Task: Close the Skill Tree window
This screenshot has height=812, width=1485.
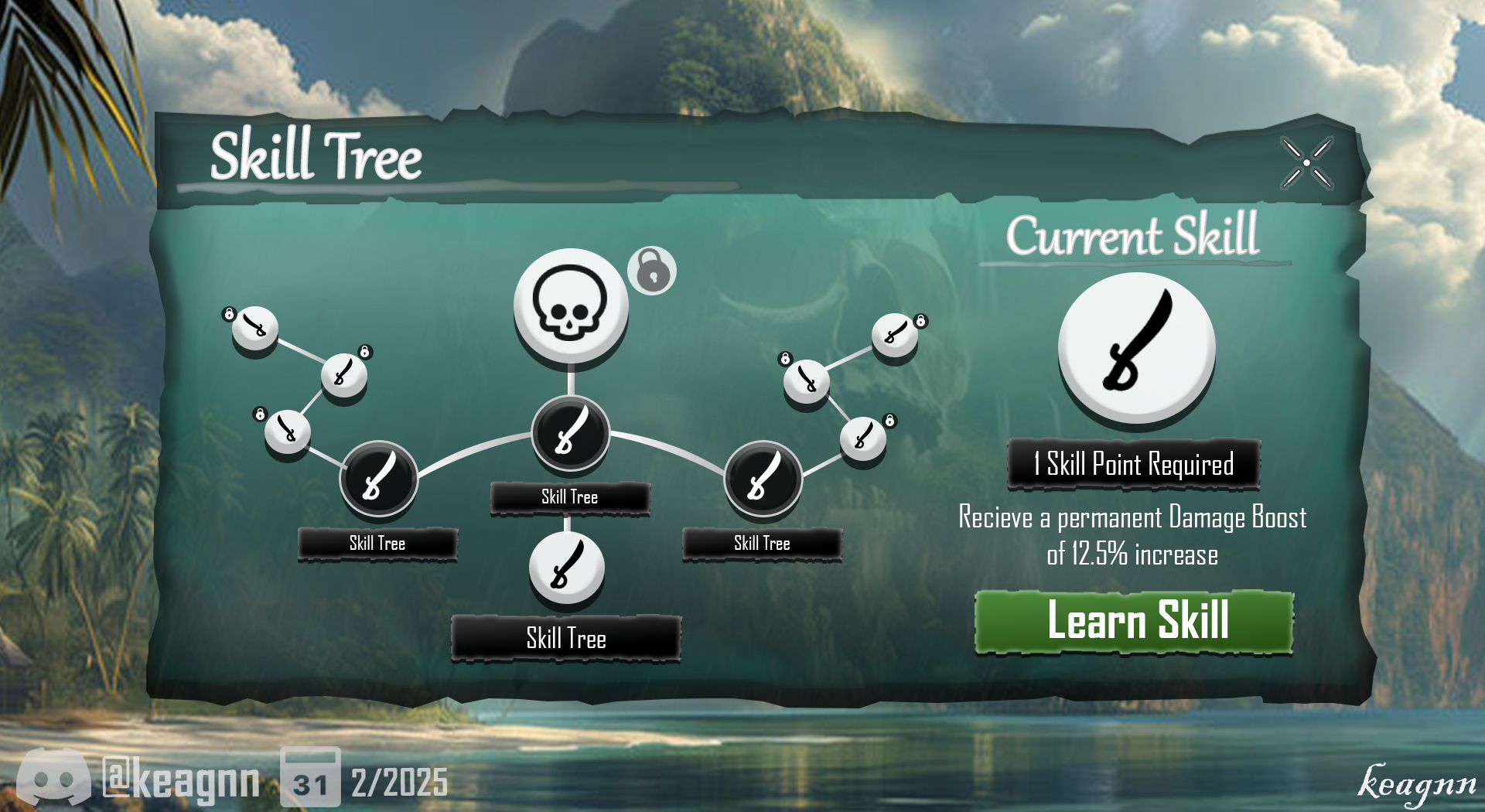Action: coord(1306,163)
